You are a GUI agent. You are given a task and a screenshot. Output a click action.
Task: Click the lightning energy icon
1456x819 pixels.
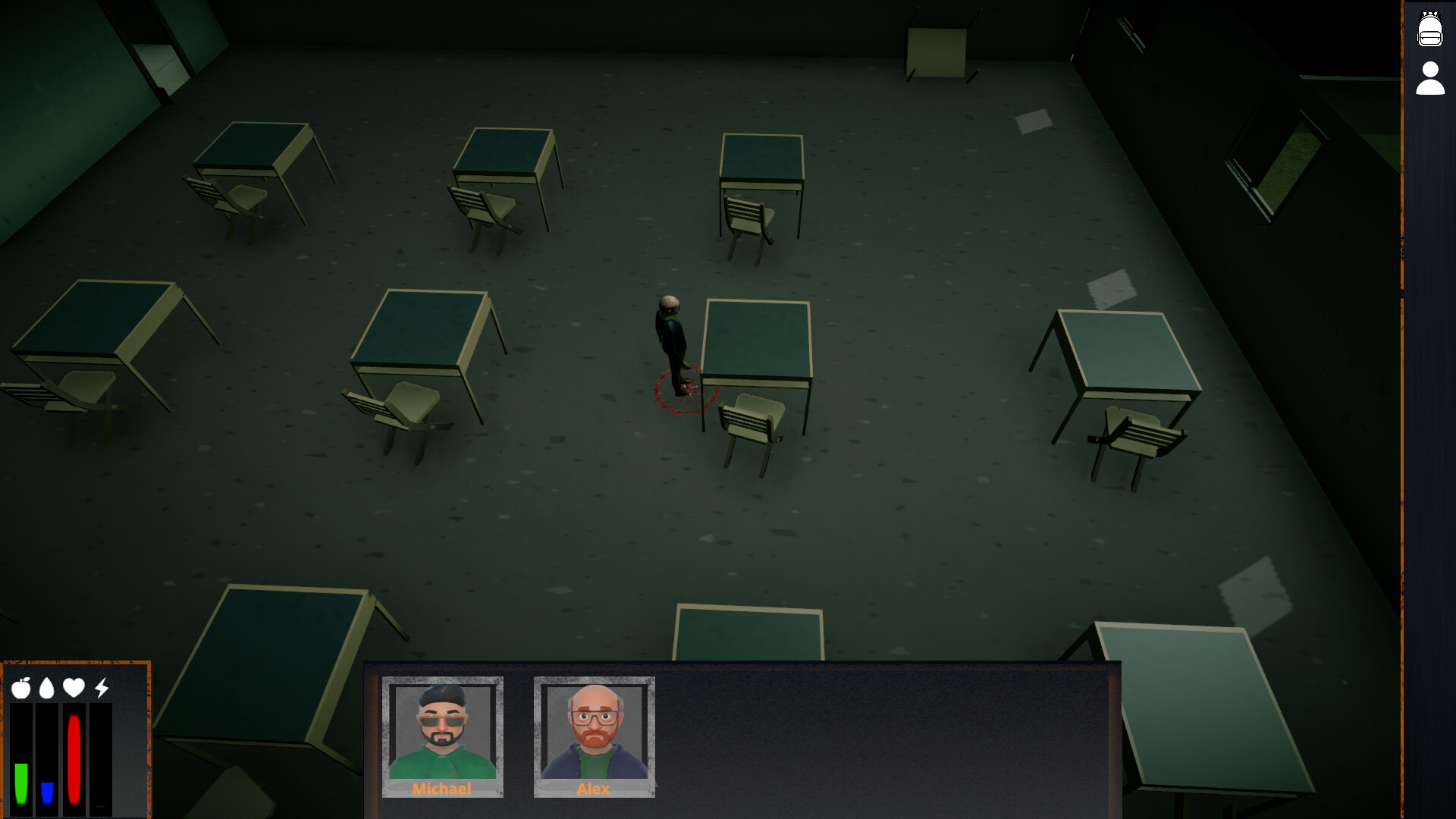coord(101,687)
